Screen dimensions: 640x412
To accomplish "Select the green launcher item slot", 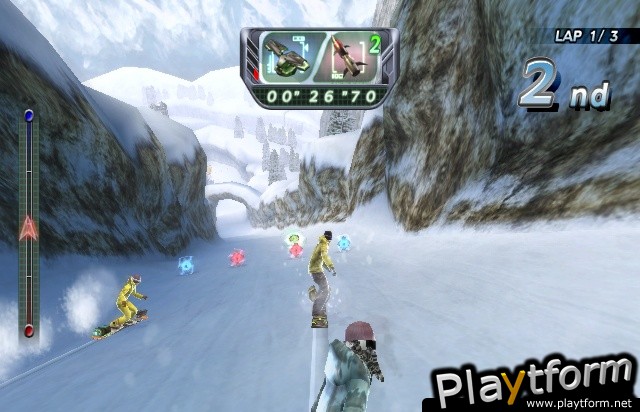I will pos(285,58).
